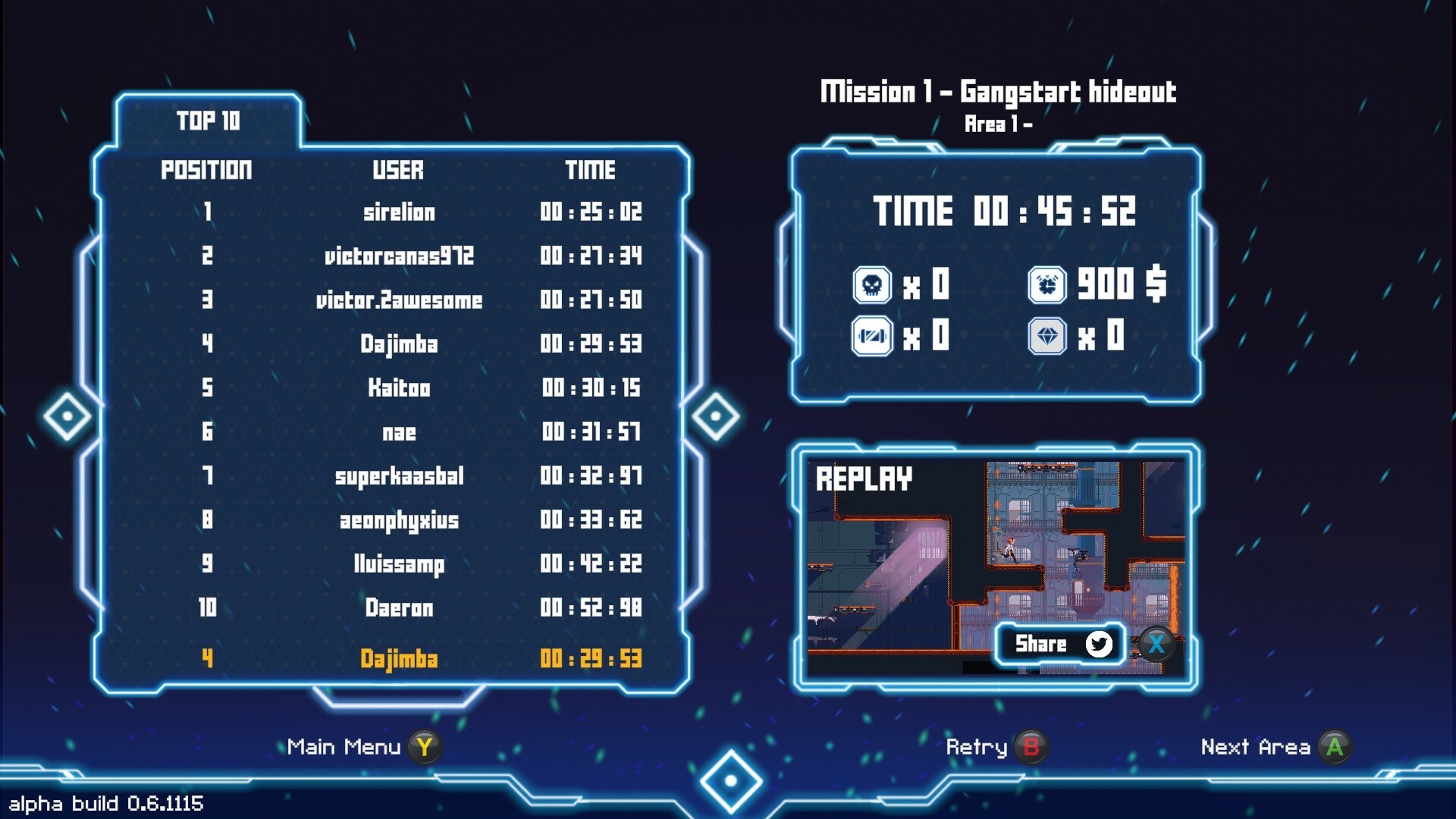1456x819 pixels.
Task: Click the blue X controller button icon
Action: [x=1156, y=645]
